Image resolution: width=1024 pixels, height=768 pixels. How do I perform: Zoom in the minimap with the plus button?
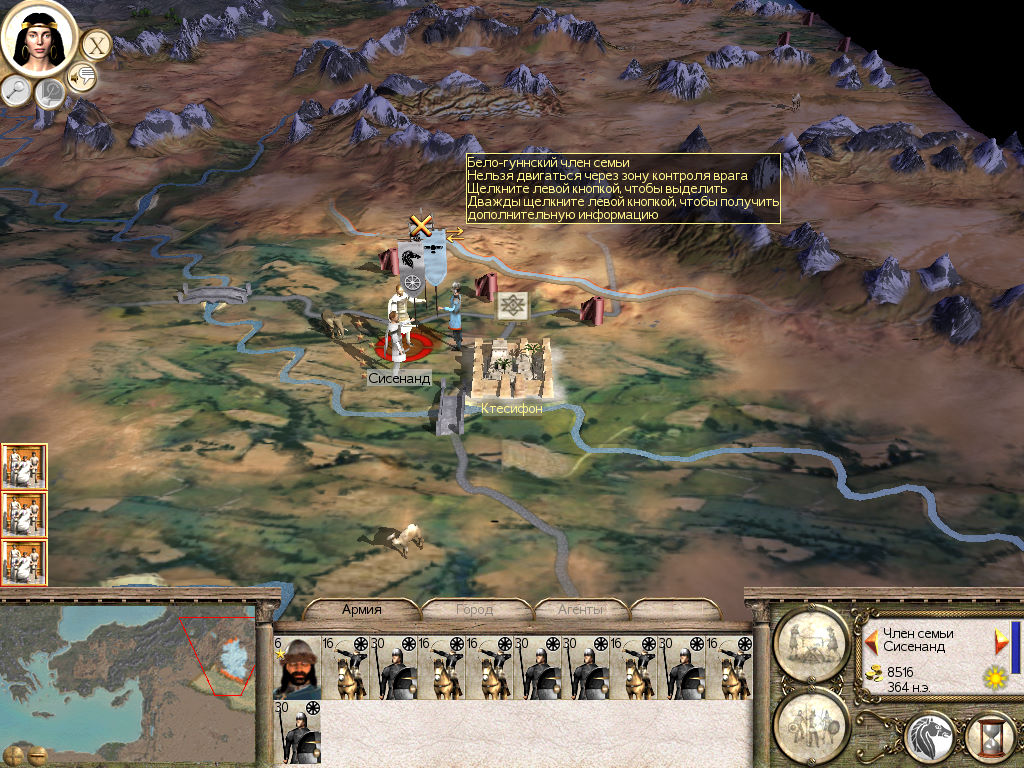pos(15,755)
